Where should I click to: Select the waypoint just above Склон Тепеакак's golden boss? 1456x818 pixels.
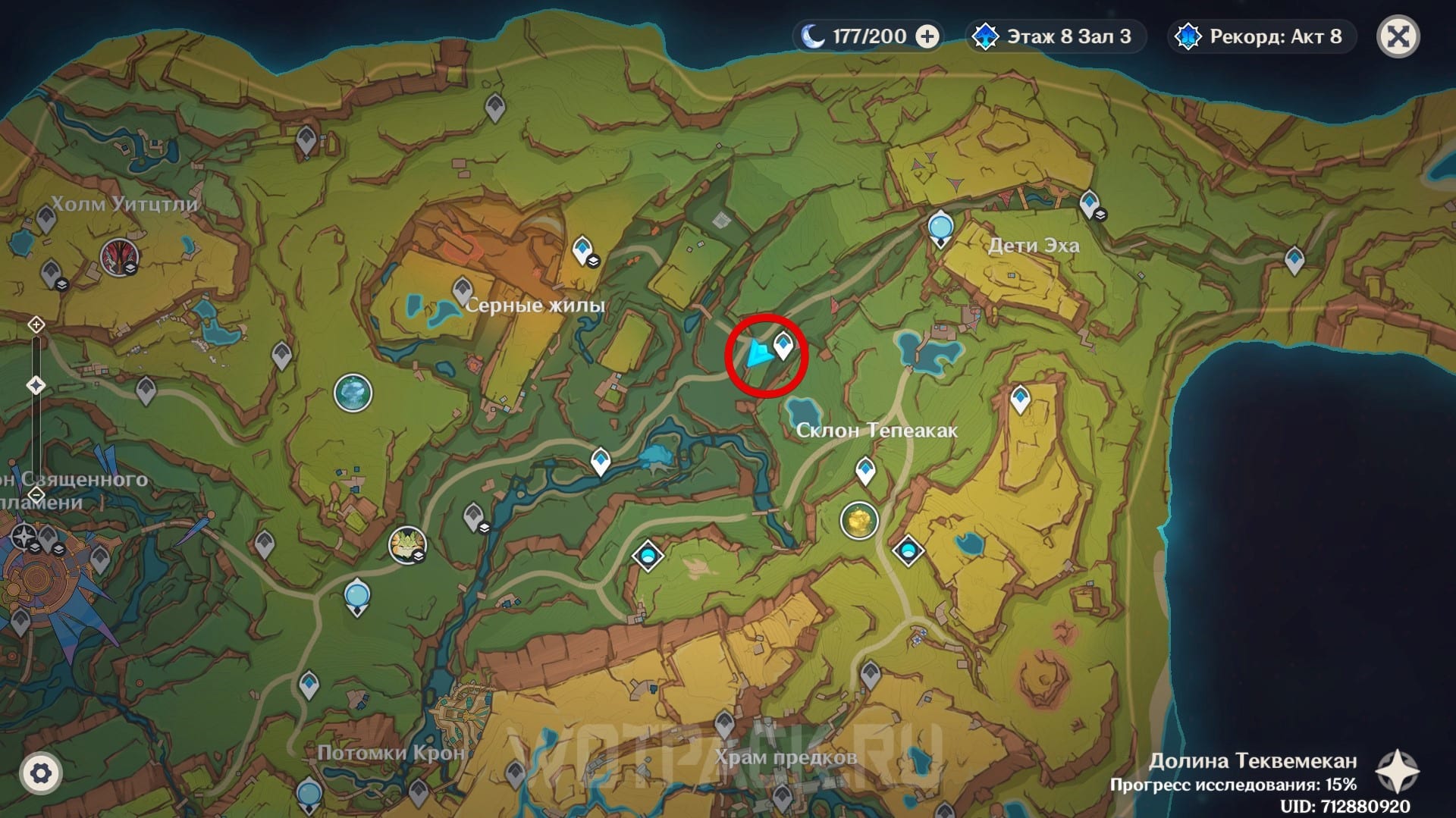point(865,471)
